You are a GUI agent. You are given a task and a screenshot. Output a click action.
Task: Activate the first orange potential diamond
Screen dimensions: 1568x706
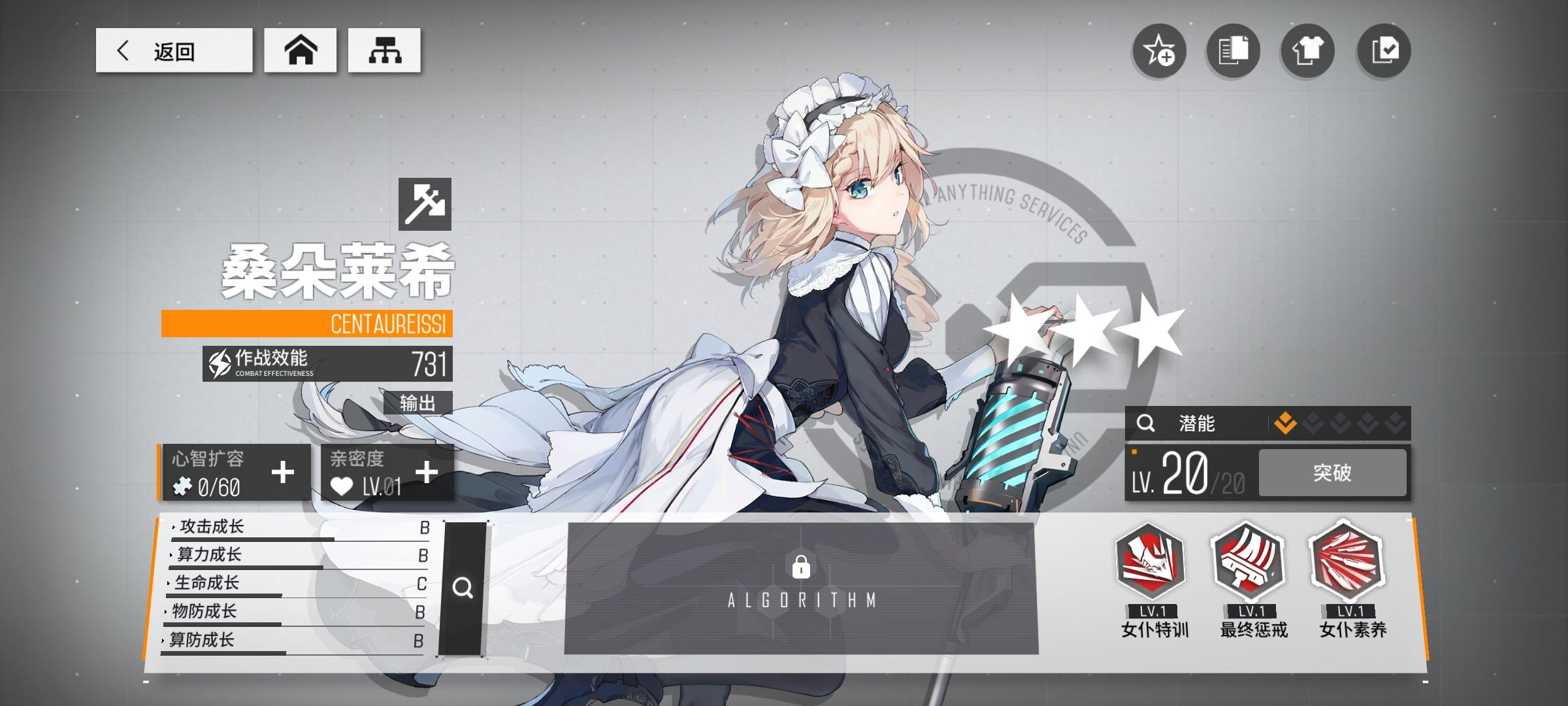click(x=1286, y=424)
